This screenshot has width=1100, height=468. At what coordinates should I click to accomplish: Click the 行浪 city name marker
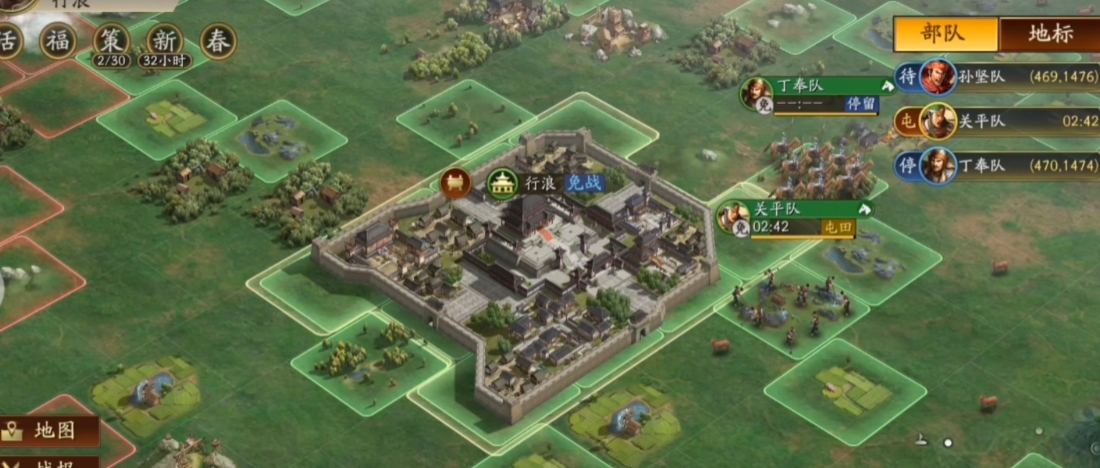pyautogui.click(x=539, y=183)
